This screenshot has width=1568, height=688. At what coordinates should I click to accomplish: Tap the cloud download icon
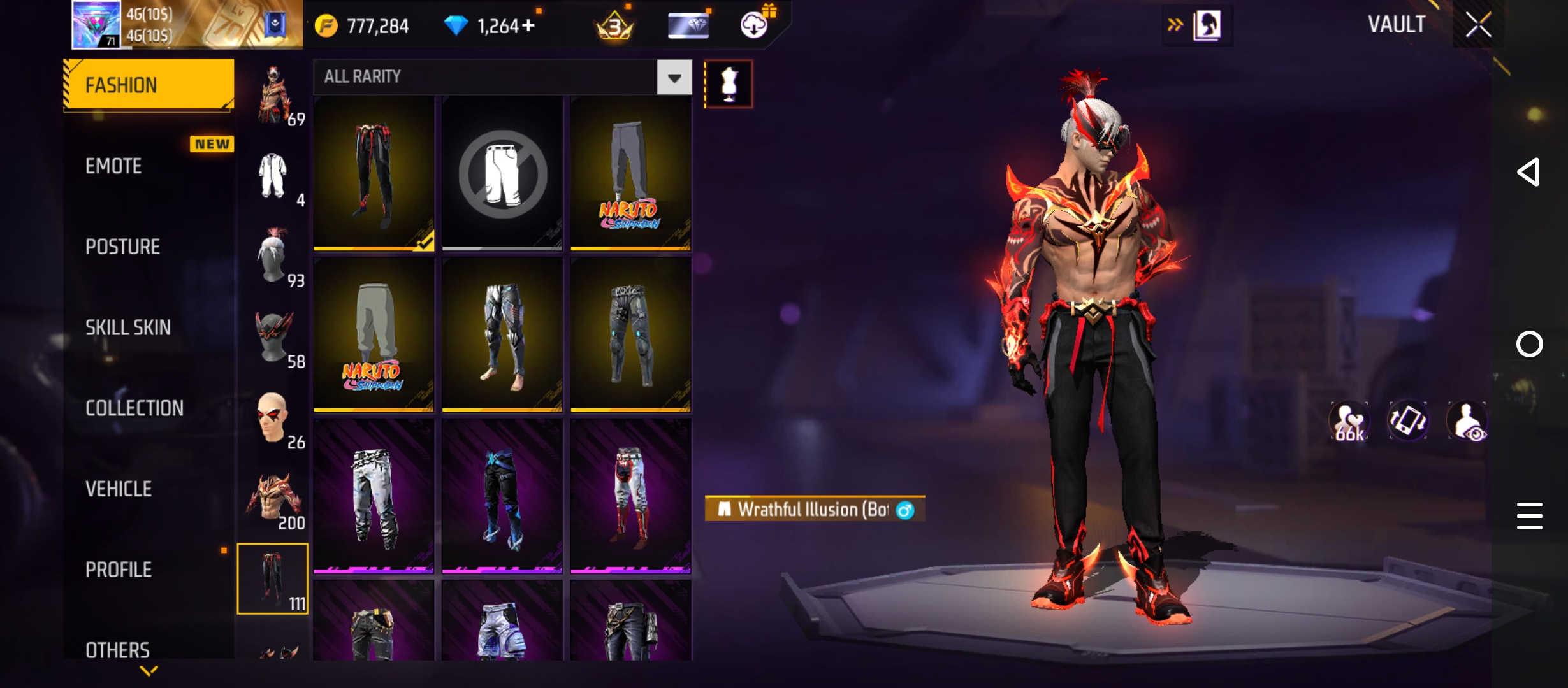[x=754, y=25]
